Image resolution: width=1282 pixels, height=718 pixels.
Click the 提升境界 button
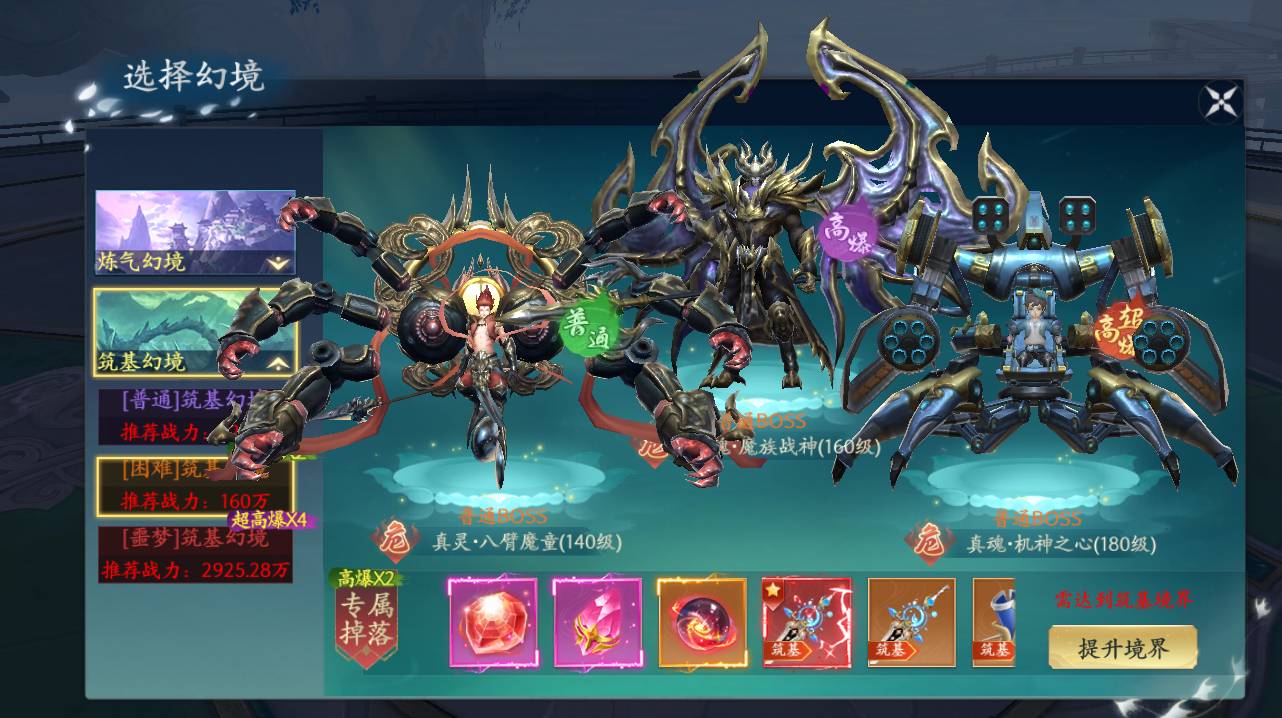pos(1123,647)
